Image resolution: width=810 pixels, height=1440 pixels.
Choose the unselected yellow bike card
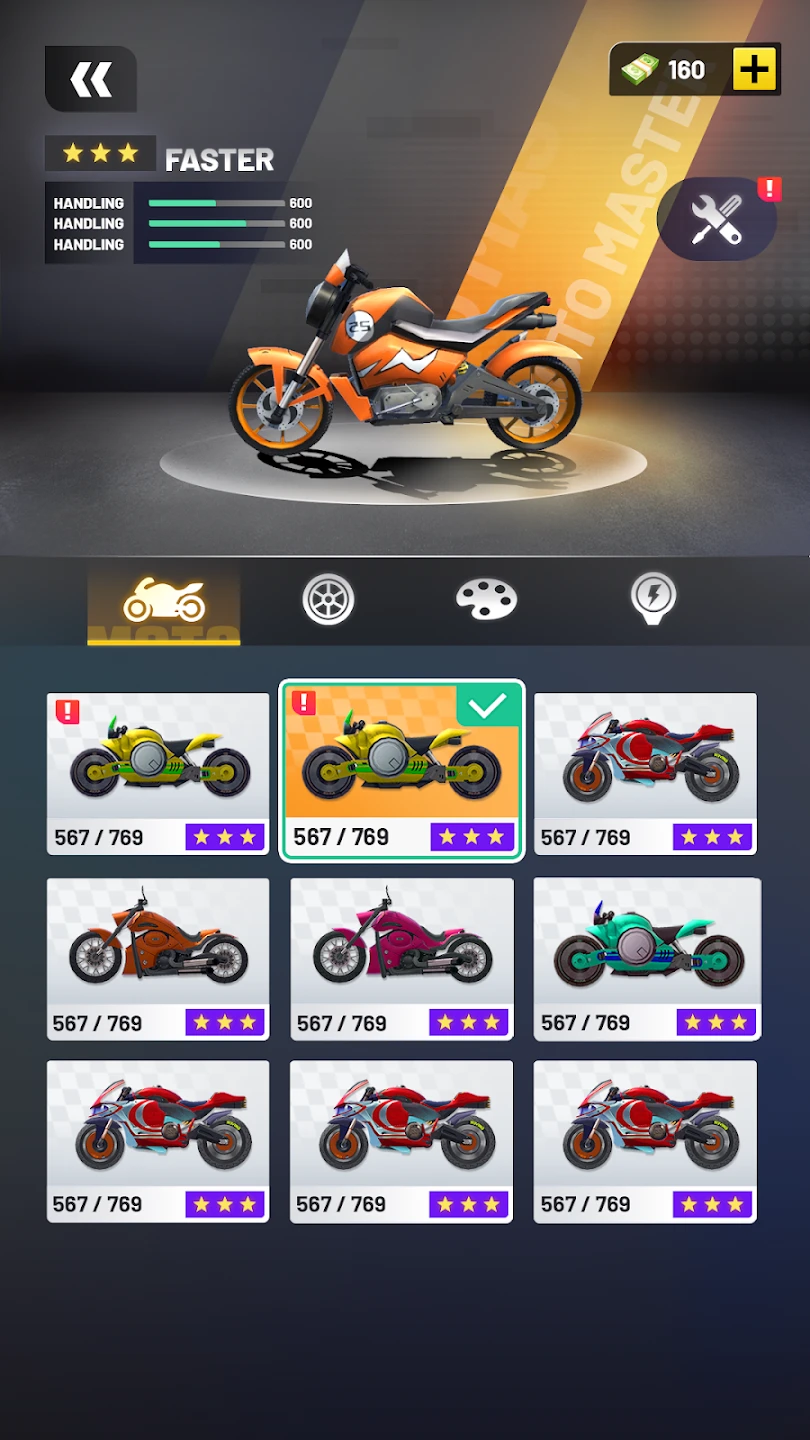(158, 773)
